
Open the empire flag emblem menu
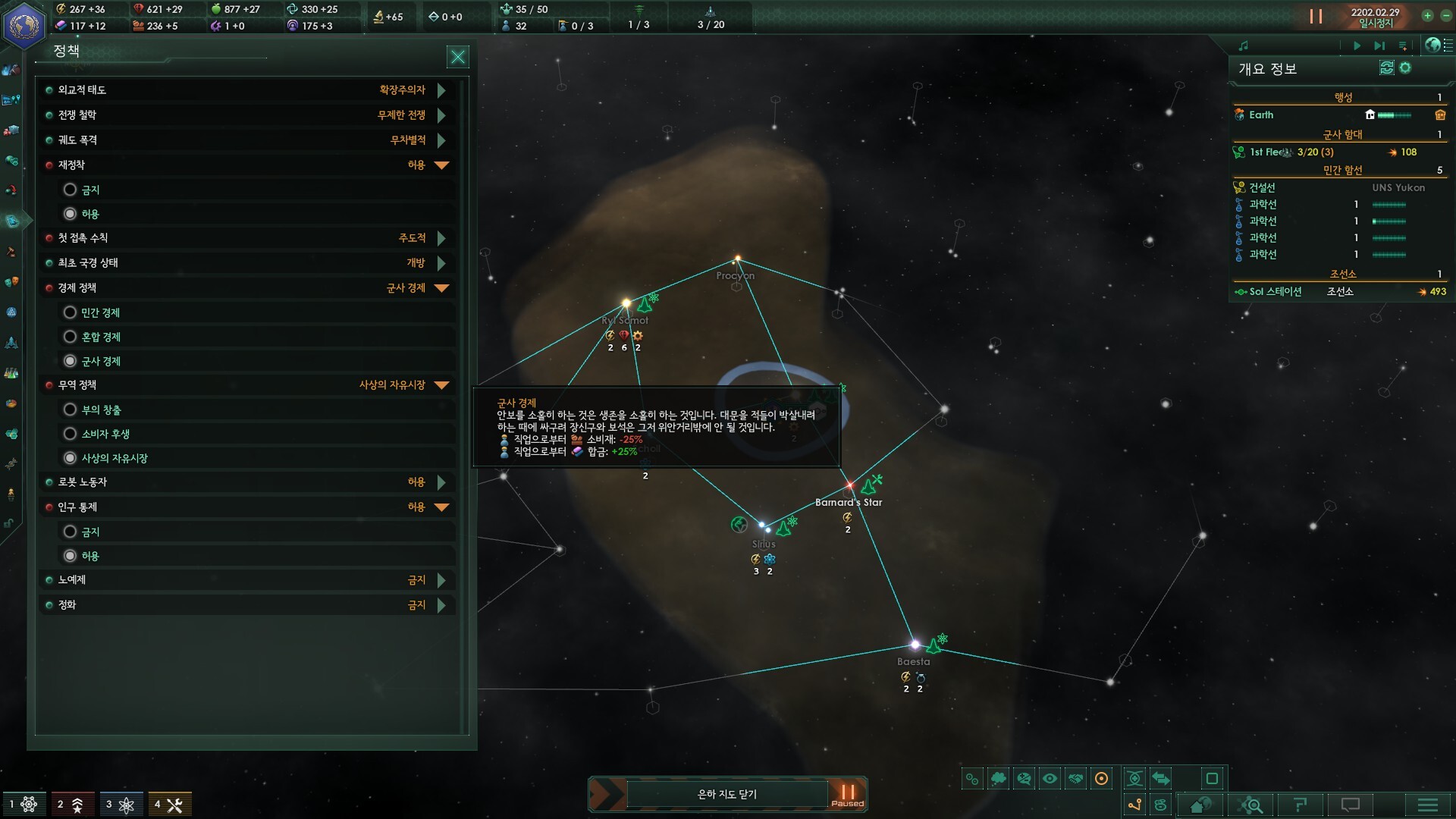(24, 25)
